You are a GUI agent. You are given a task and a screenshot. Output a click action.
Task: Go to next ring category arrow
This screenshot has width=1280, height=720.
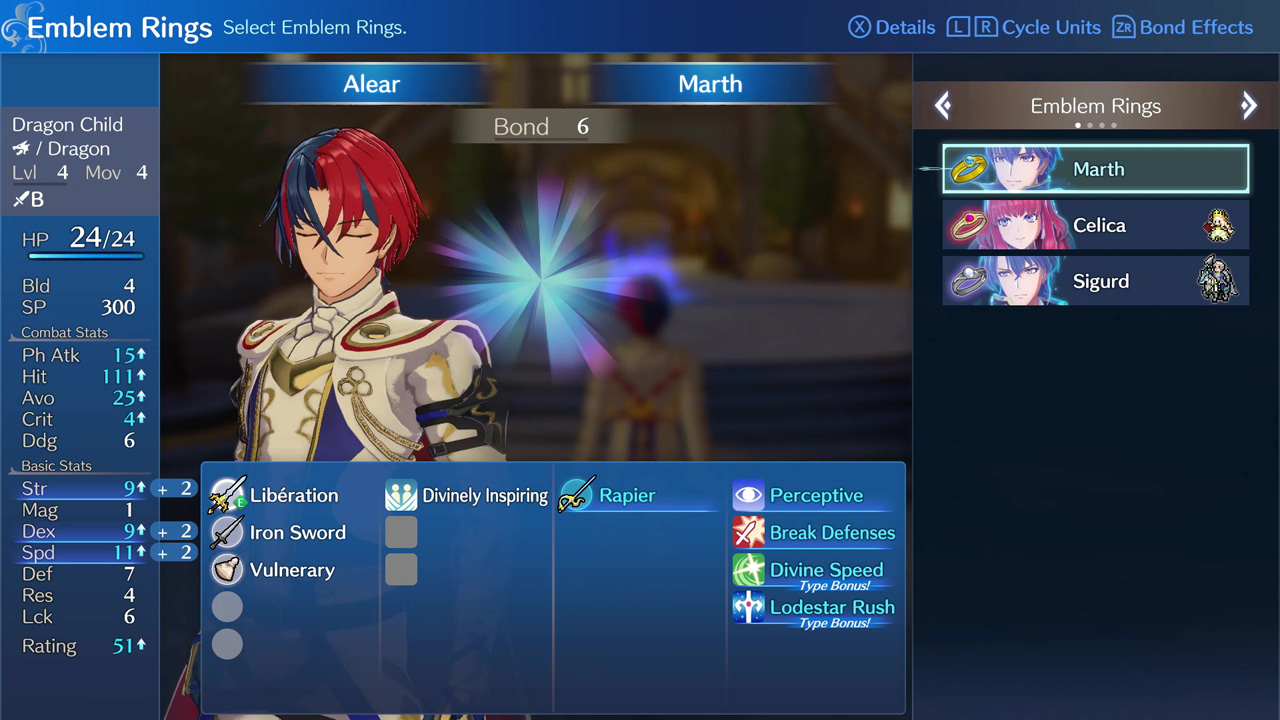point(1248,106)
